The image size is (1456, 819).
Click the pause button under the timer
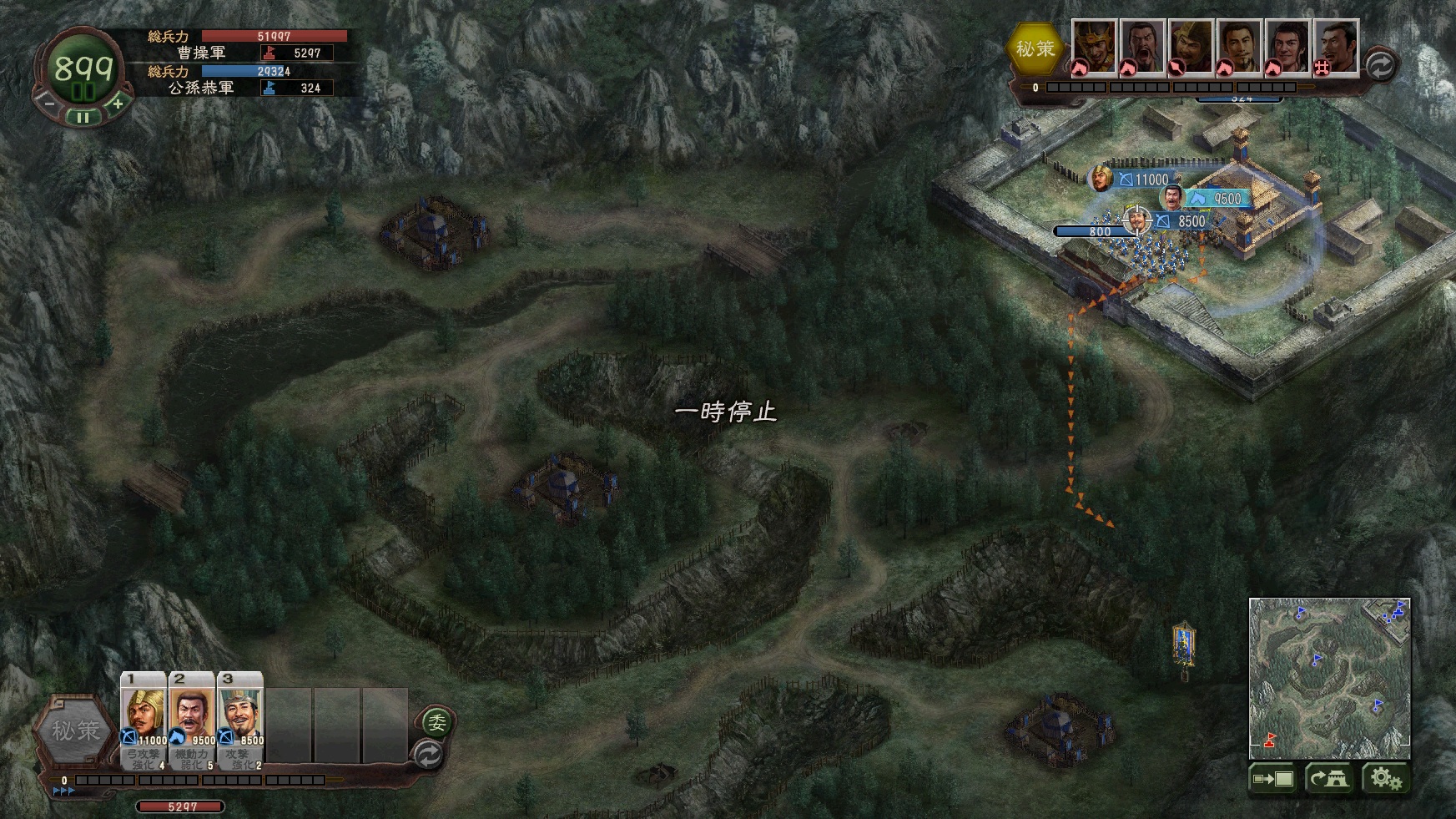coord(83,118)
